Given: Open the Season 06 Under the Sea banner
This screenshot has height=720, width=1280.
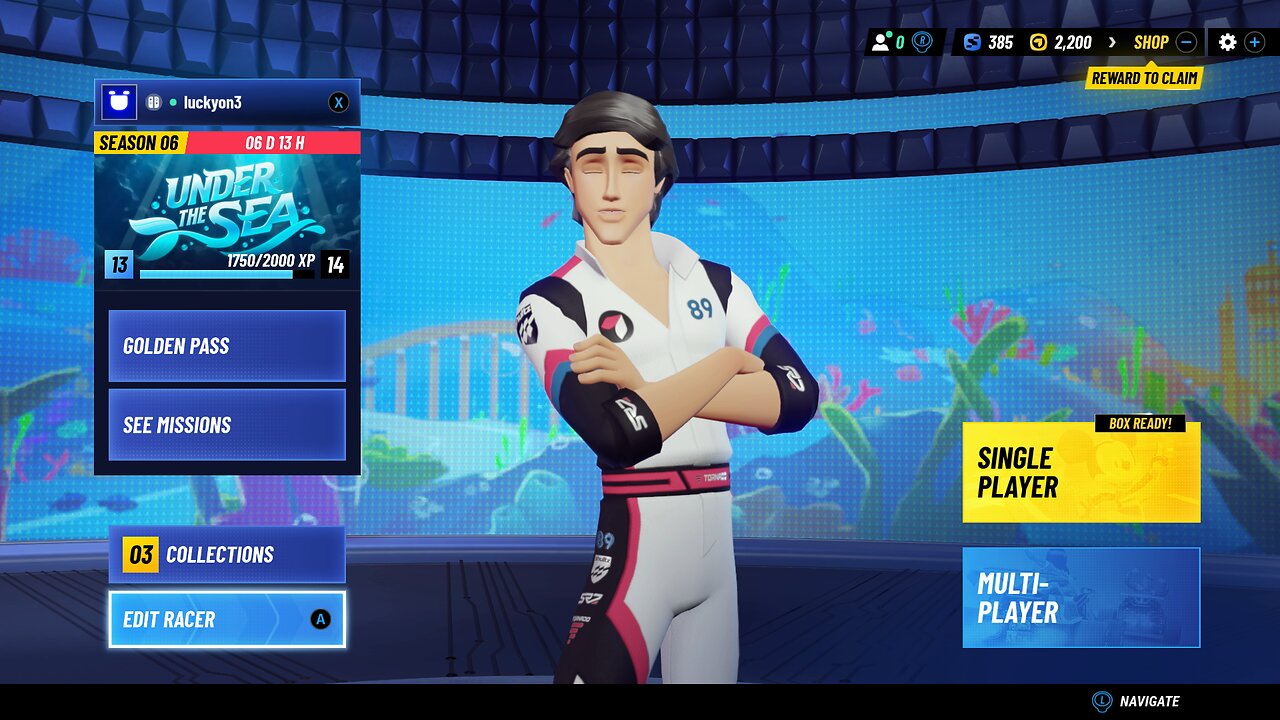Looking at the screenshot, I should click(227, 205).
